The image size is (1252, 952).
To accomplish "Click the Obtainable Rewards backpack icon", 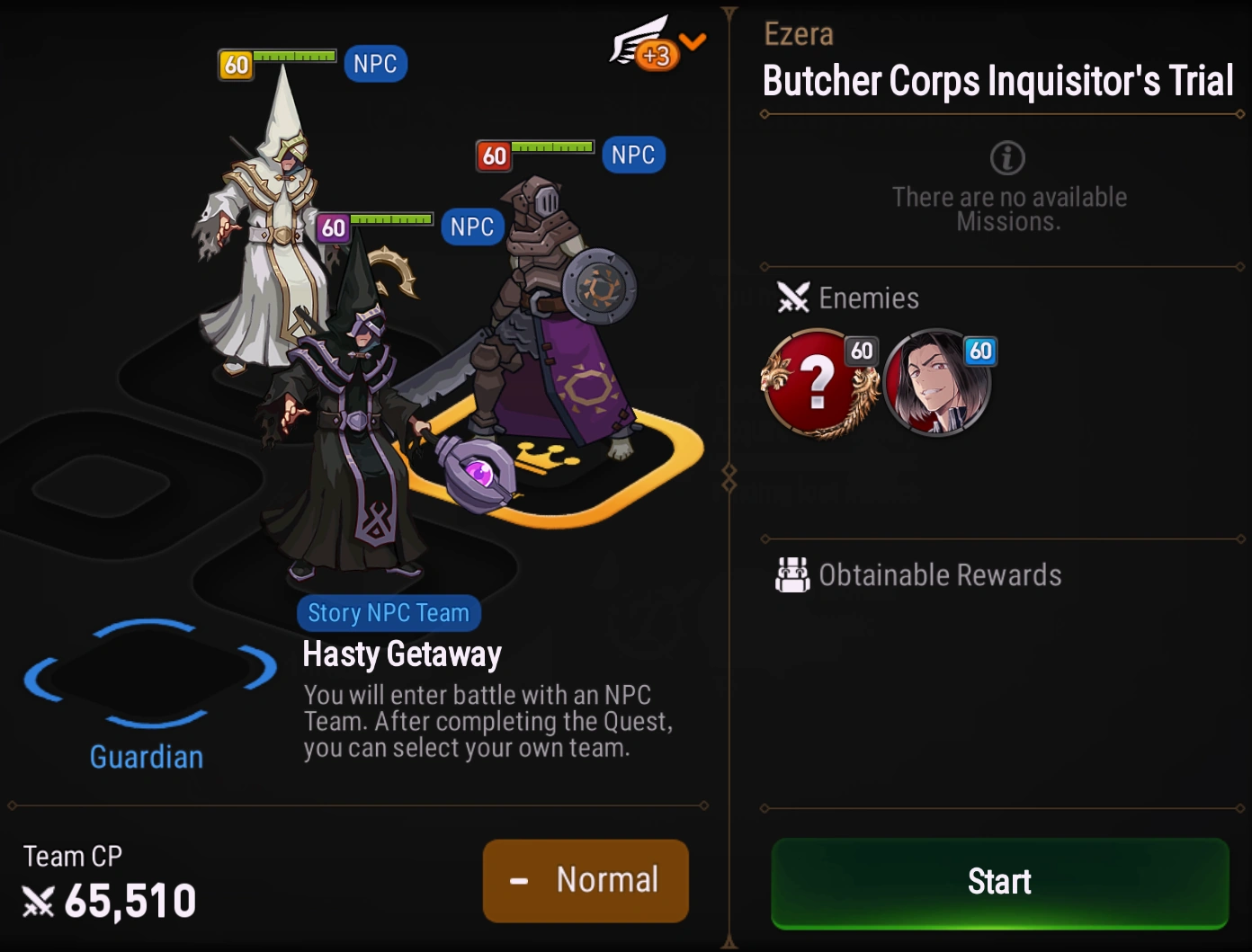I will coord(791,574).
